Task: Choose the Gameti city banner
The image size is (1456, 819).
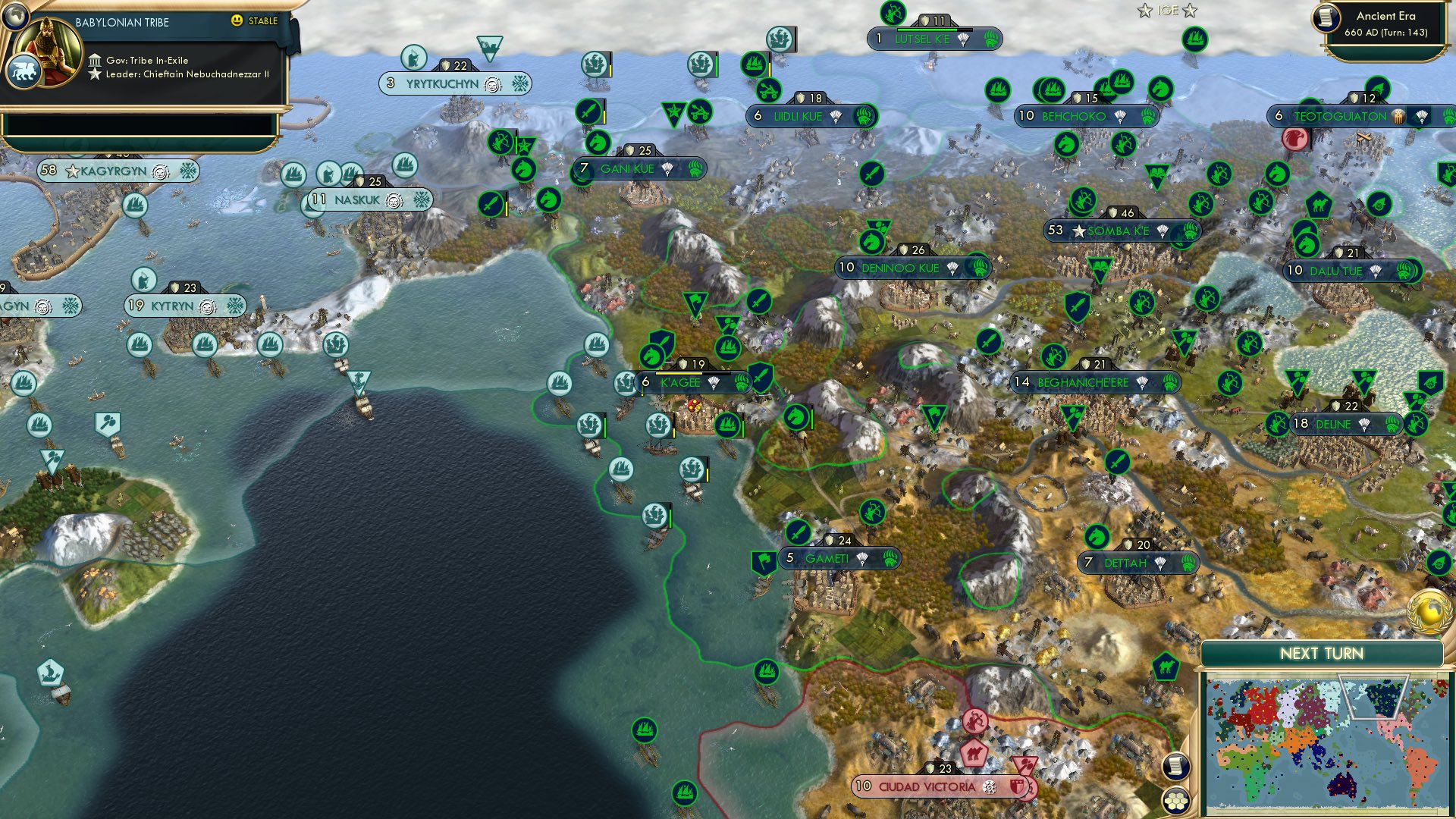Action: [x=827, y=559]
